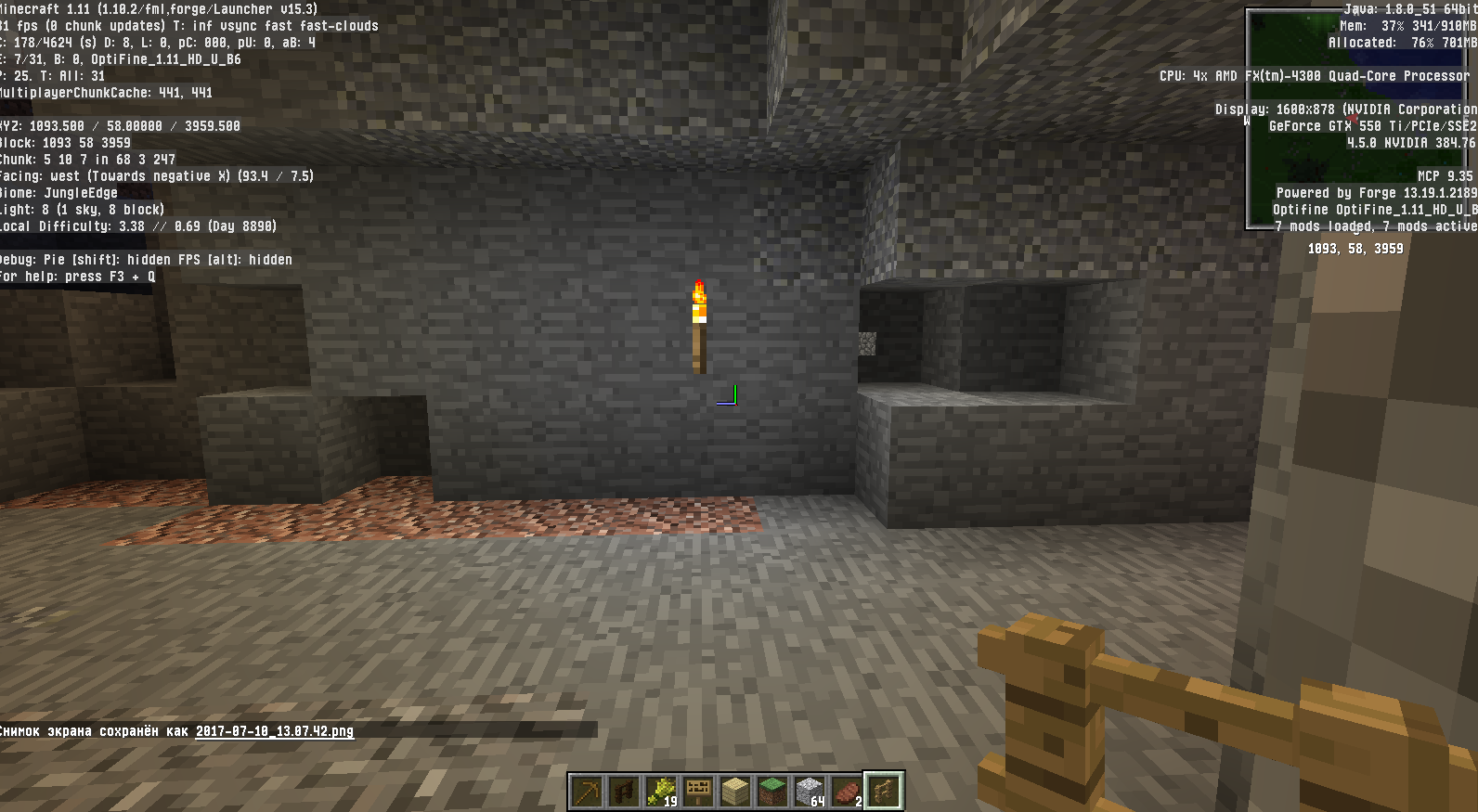Select the pickaxe hotbar slot
This screenshot has height=812, width=1478.
tap(587, 792)
